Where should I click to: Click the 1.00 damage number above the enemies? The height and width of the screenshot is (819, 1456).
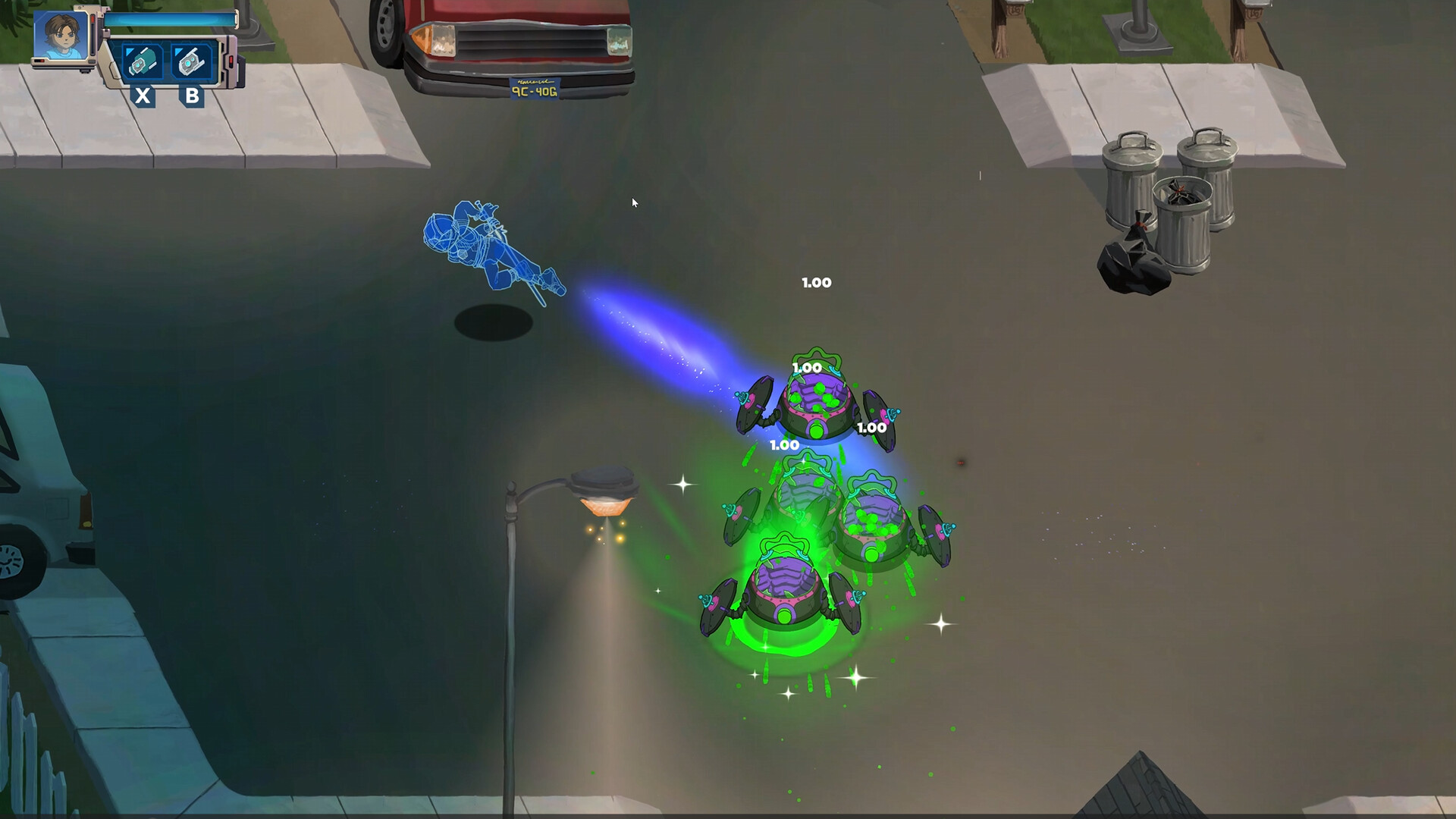pyautogui.click(x=816, y=281)
